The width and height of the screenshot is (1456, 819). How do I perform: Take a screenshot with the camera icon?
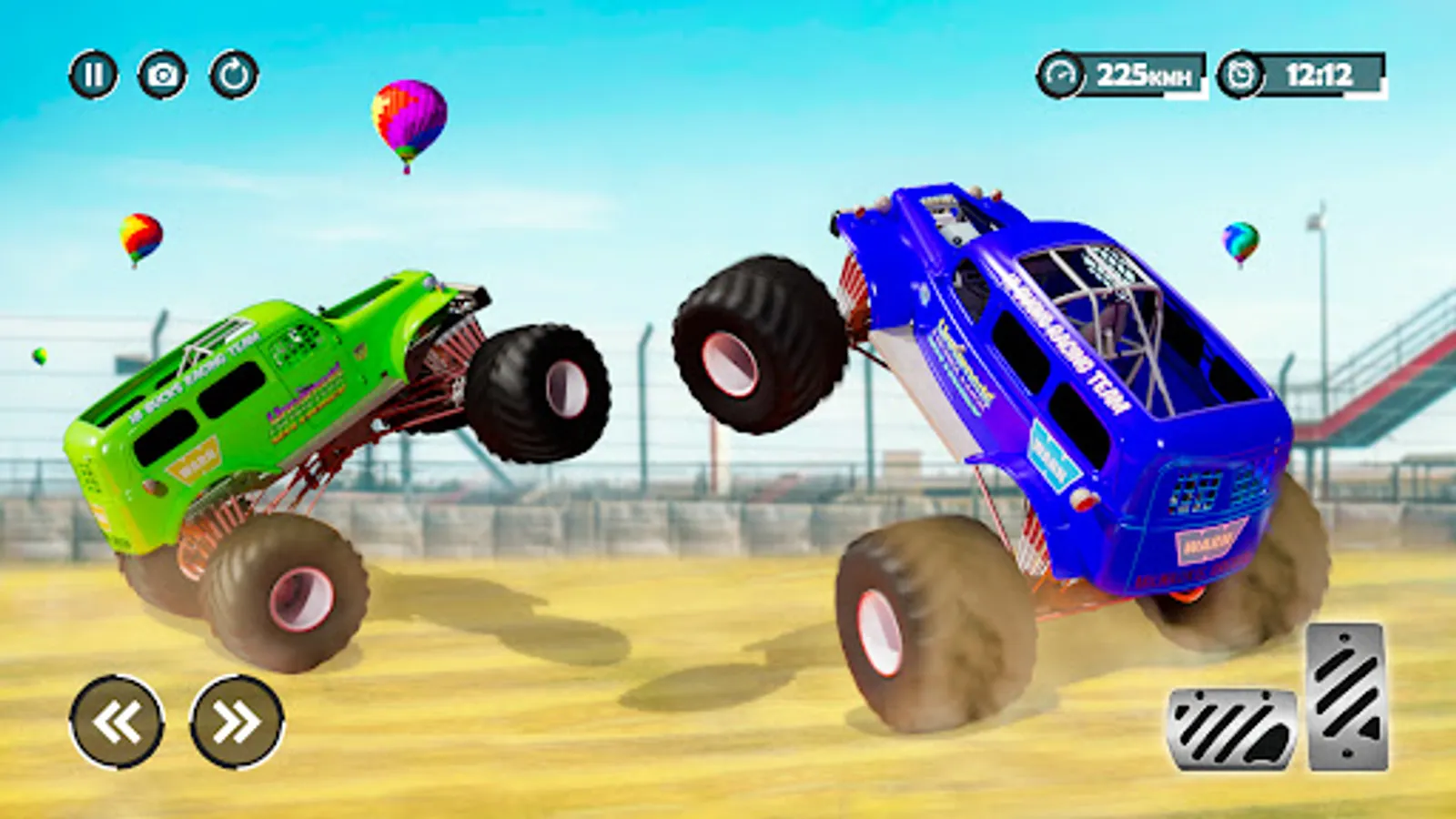pos(162,72)
